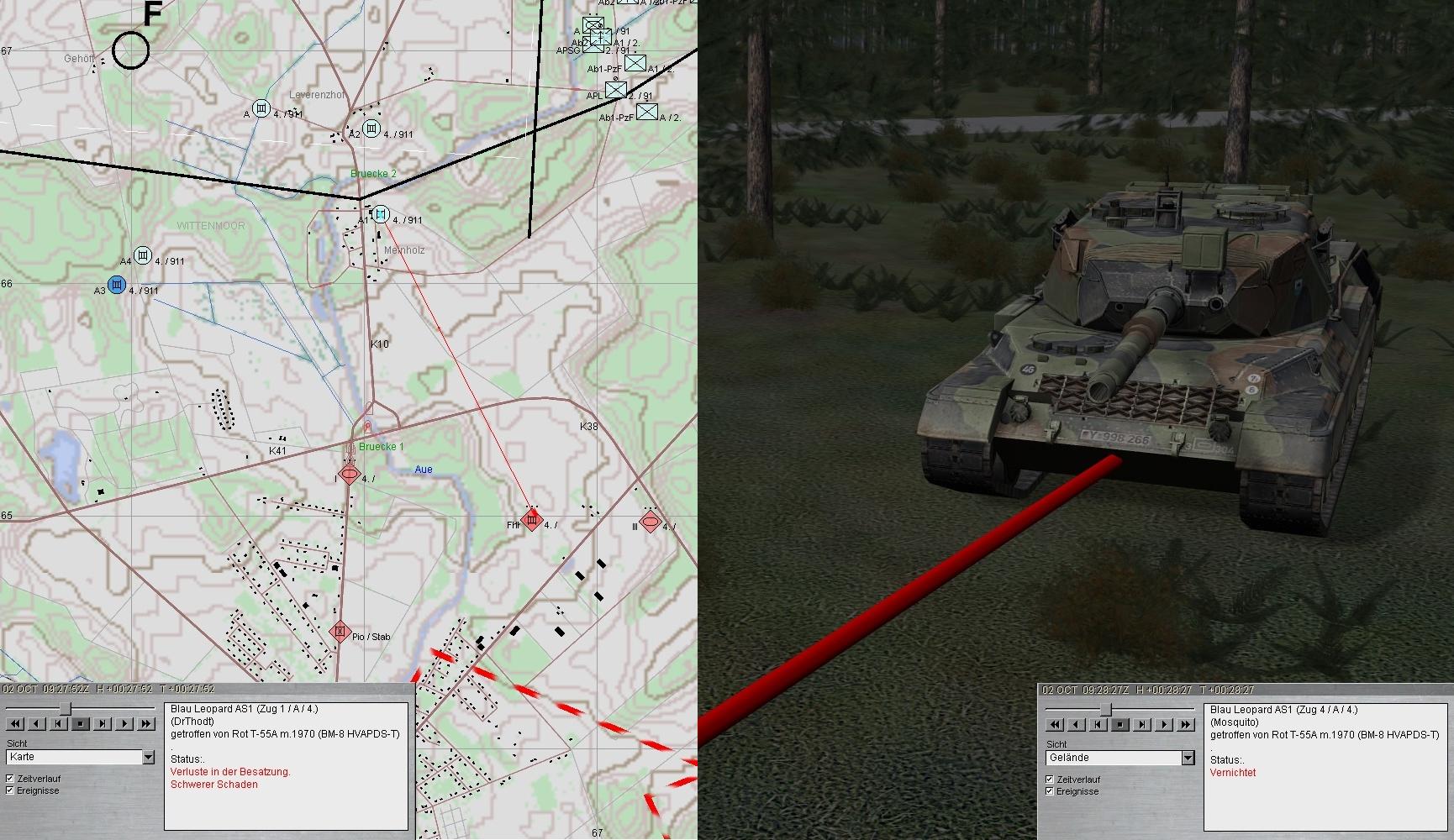Viewport: 1454px width, 840px height.
Task: Fast forward in the Karte replay panel
Action: pos(146,723)
